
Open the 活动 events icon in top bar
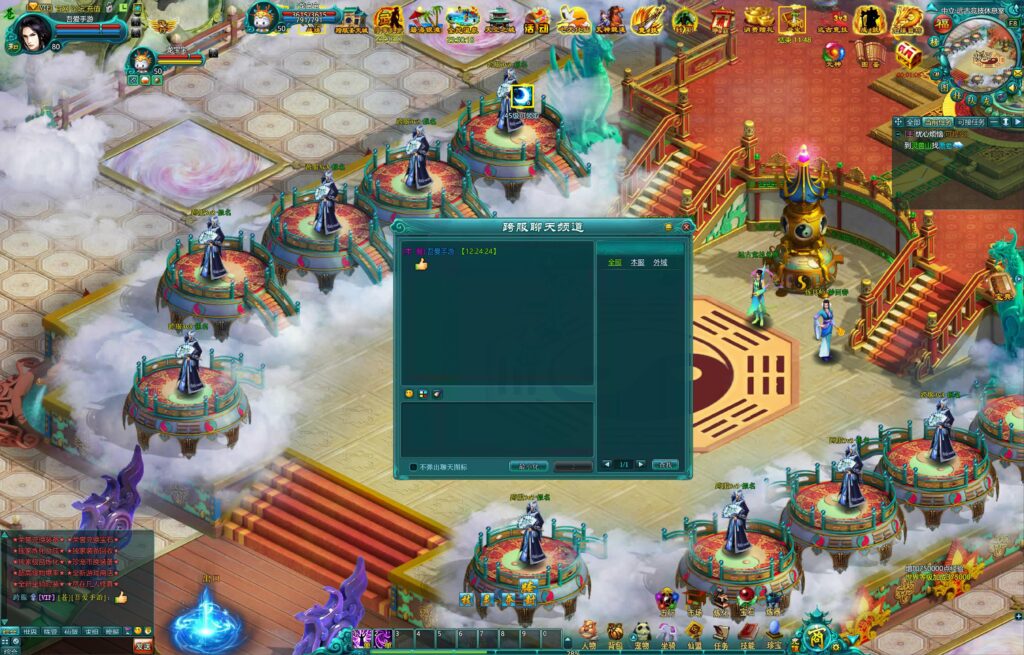pos(537,19)
